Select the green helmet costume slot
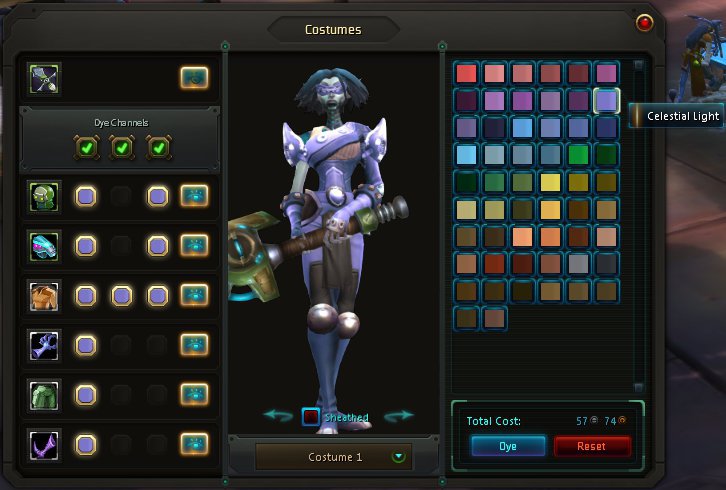 45,196
